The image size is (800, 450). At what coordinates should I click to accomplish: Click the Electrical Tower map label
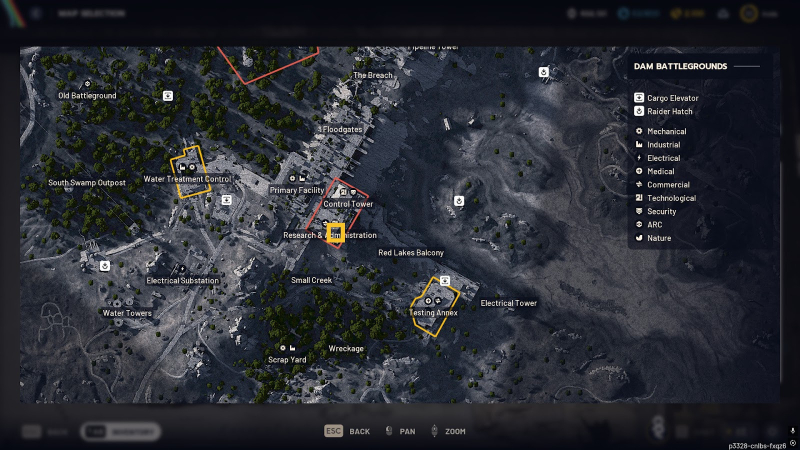(508, 303)
